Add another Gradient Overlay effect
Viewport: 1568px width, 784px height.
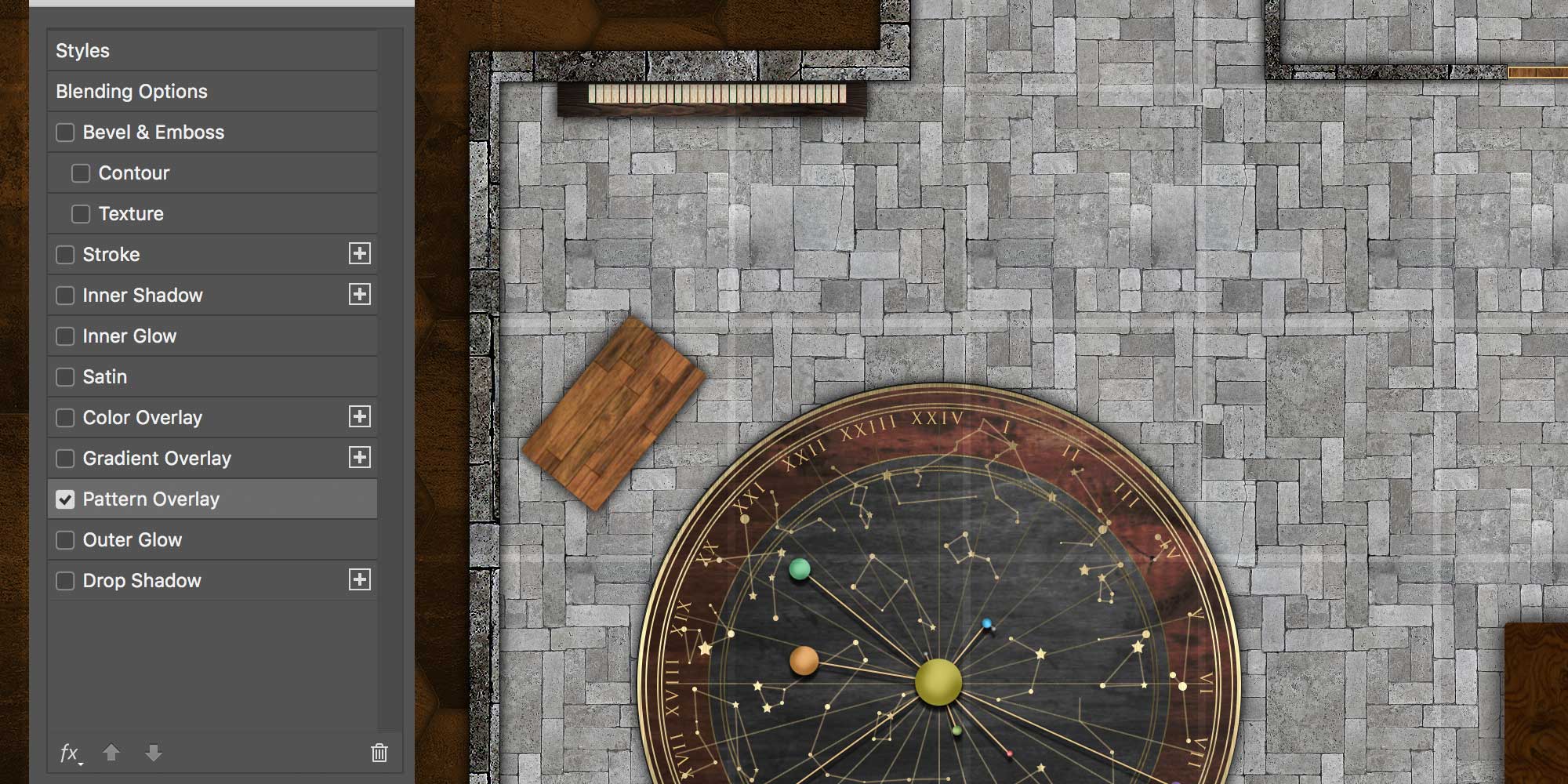(x=360, y=458)
